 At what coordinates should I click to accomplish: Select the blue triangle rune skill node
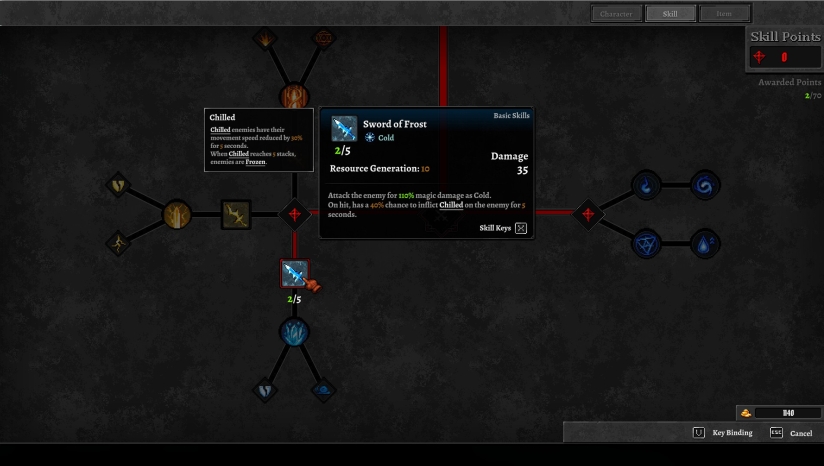[x=647, y=243]
